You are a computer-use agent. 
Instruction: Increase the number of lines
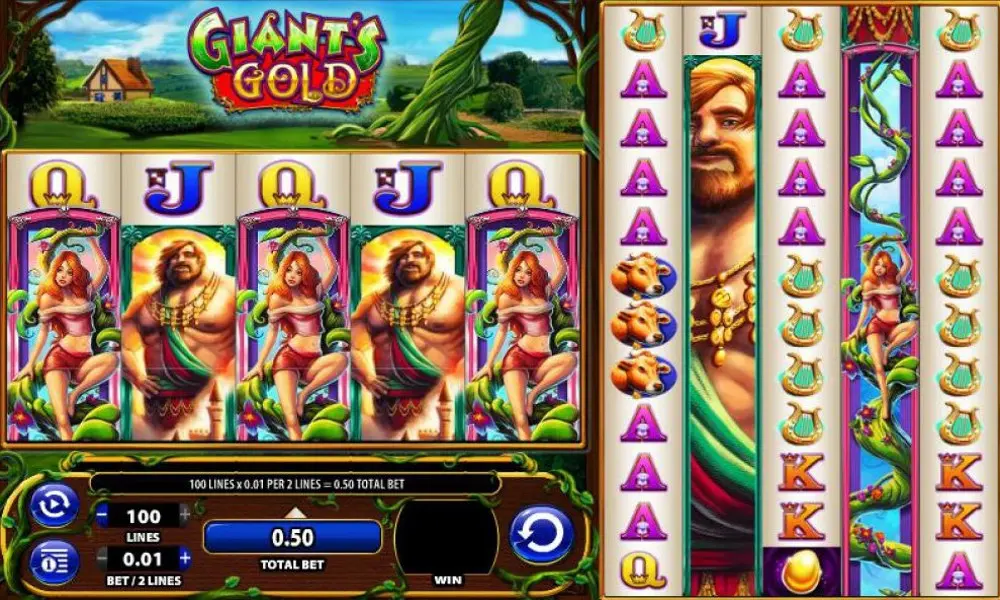[x=184, y=516]
